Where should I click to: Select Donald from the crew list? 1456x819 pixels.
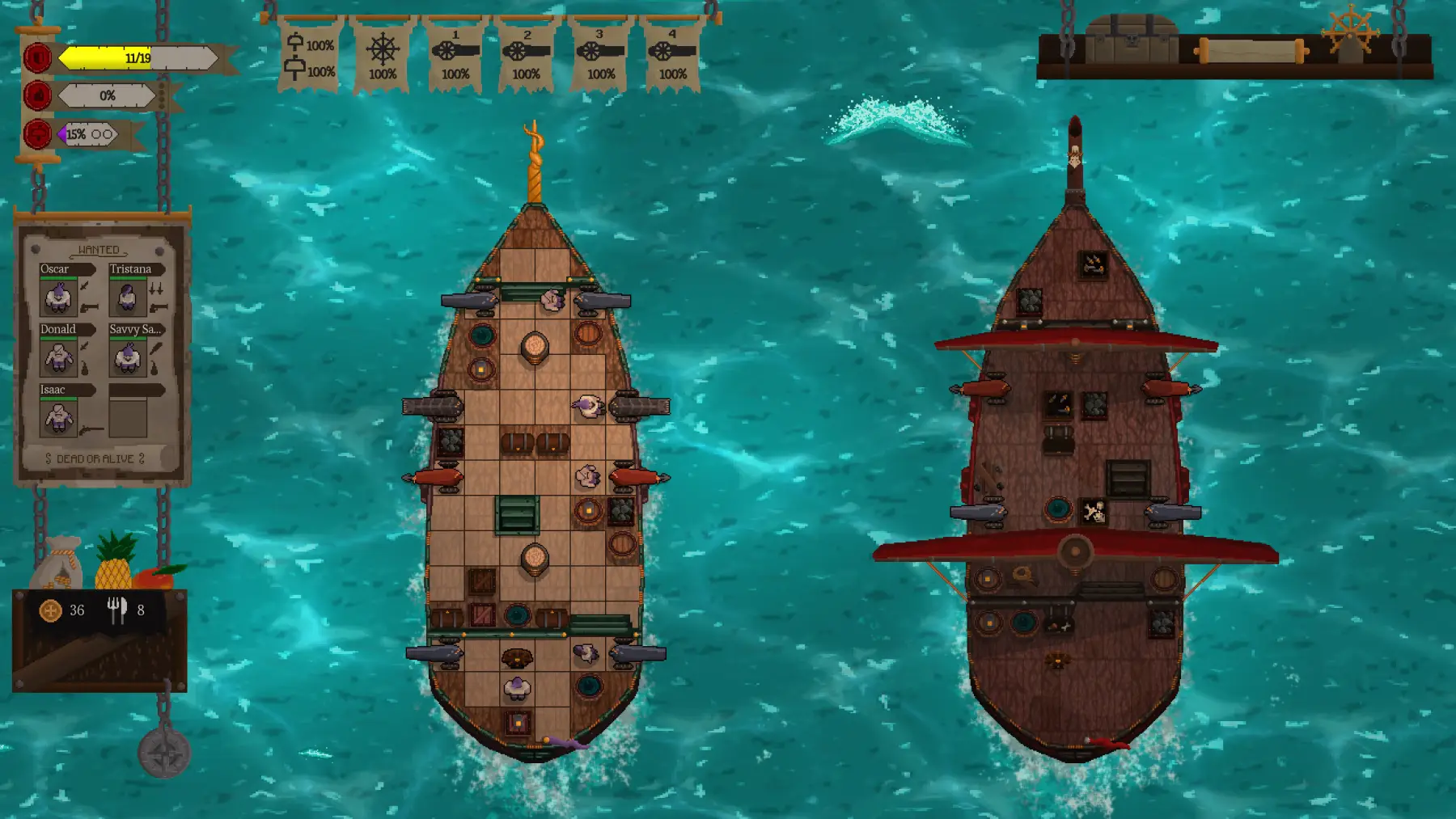coord(58,357)
